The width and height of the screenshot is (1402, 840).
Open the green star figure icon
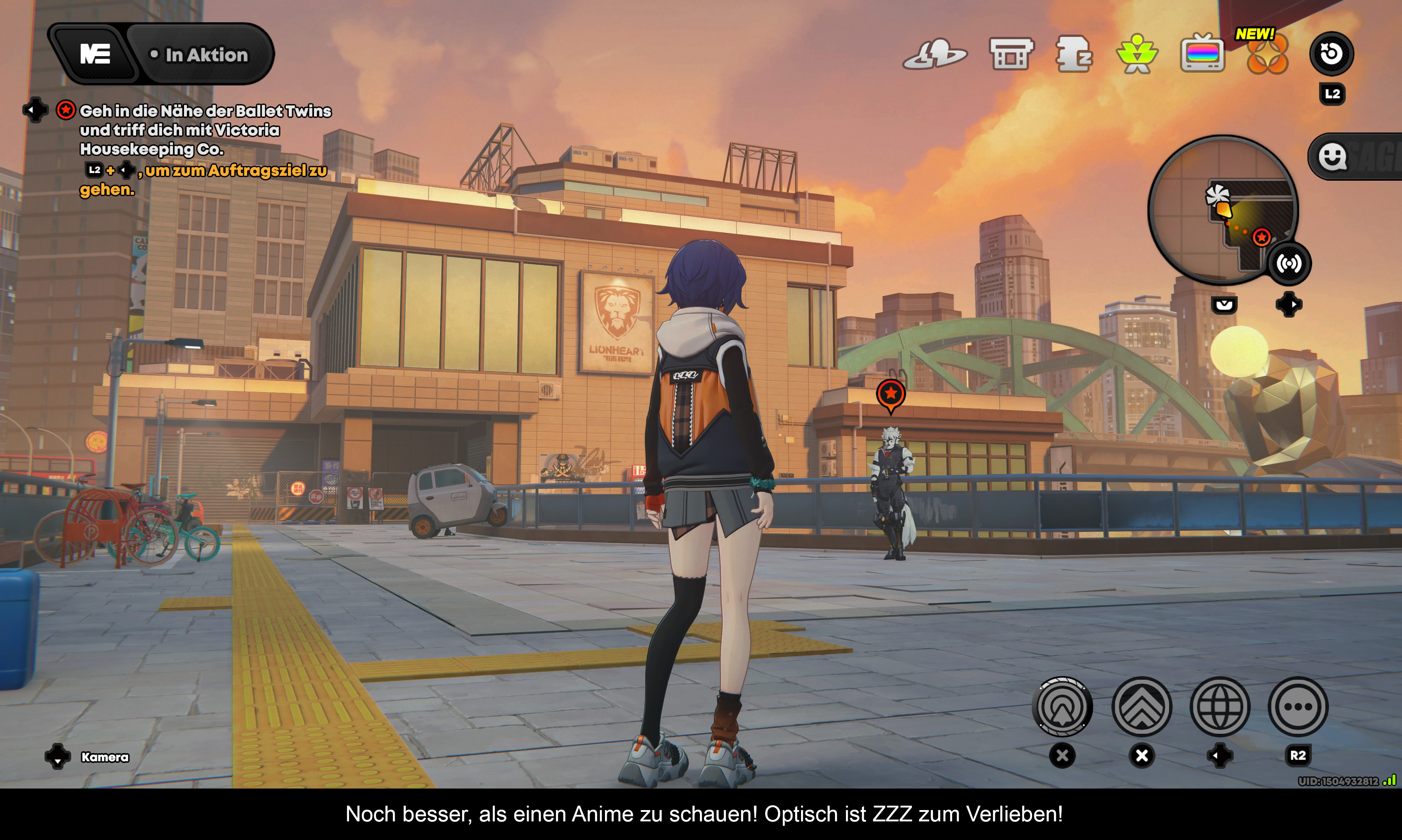[x=1137, y=54]
